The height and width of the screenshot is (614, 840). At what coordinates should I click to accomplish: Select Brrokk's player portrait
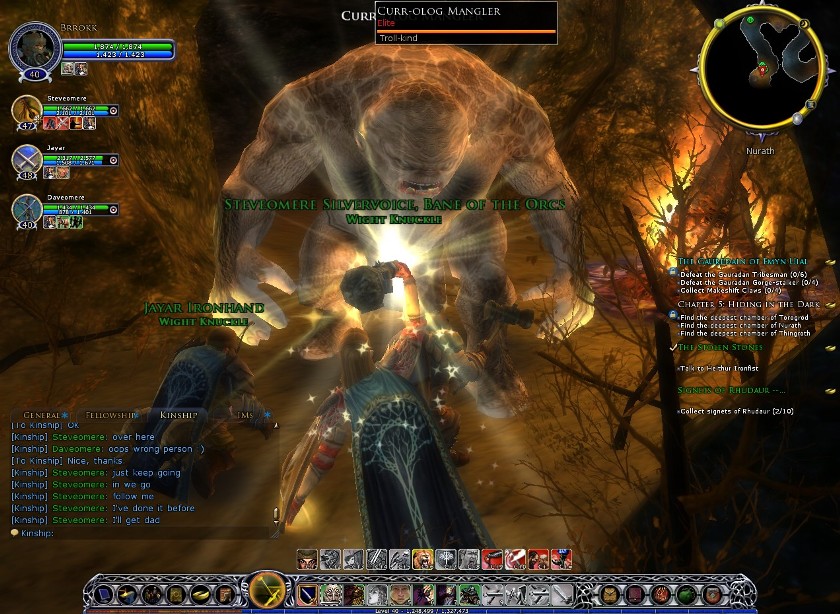33,46
